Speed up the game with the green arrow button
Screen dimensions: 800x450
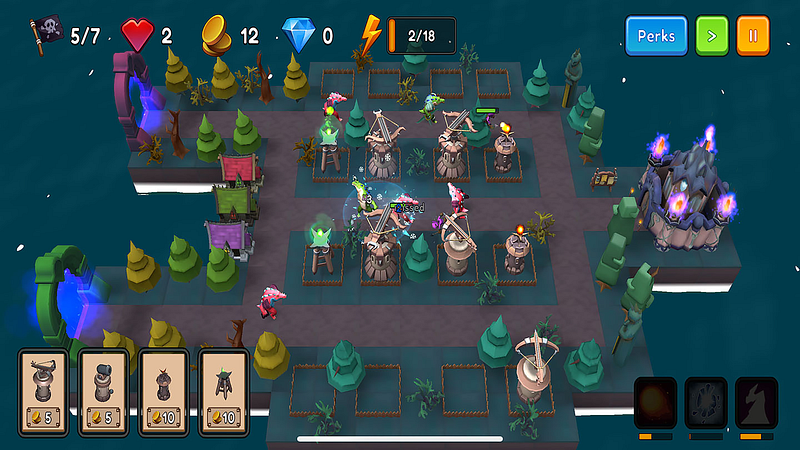click(712, 35)
